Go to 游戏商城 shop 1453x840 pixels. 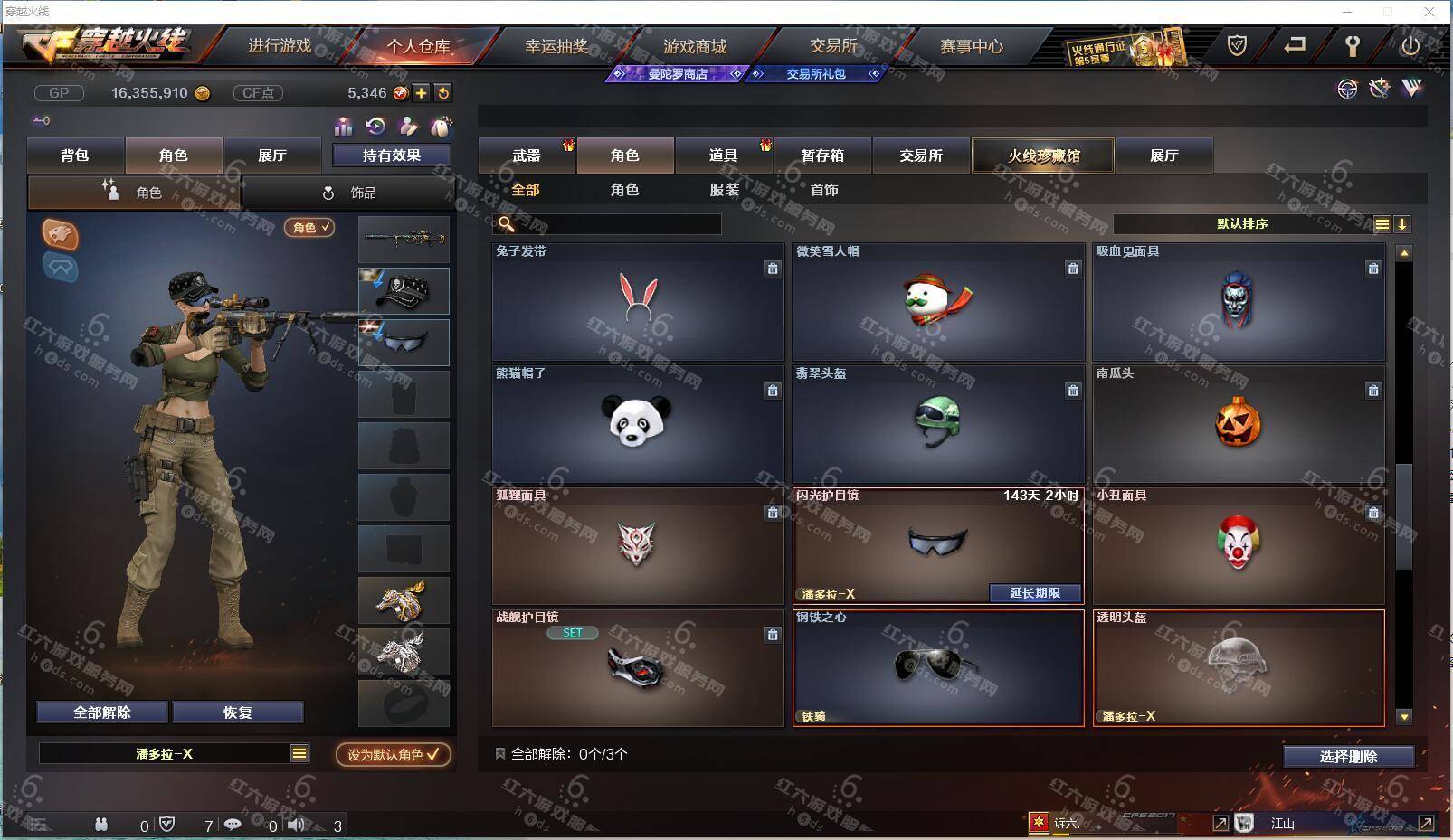[694, 46]
